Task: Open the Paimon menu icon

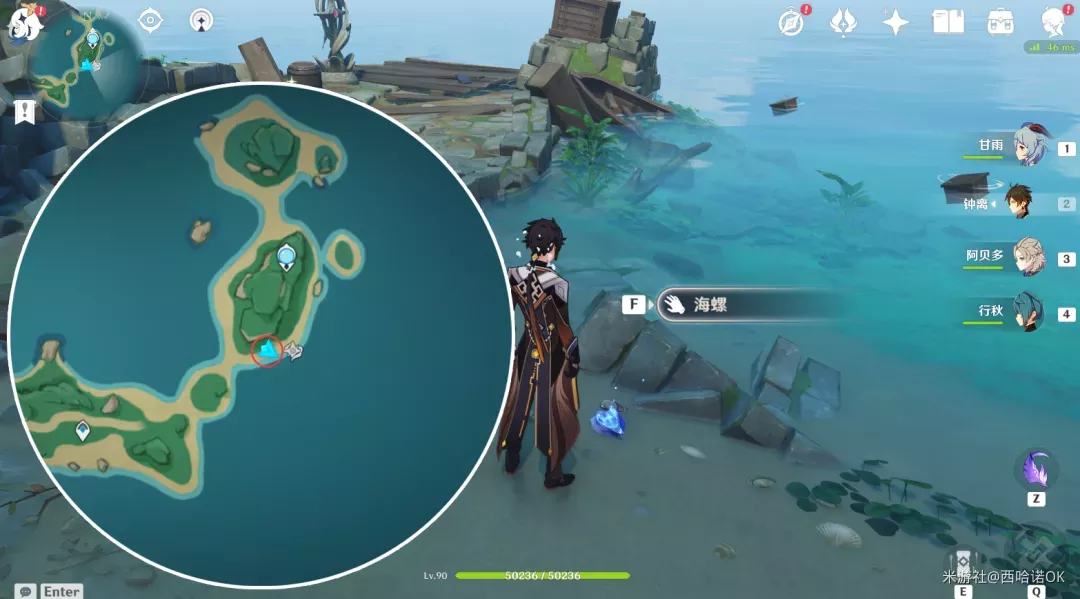Action: click(22, 22)
